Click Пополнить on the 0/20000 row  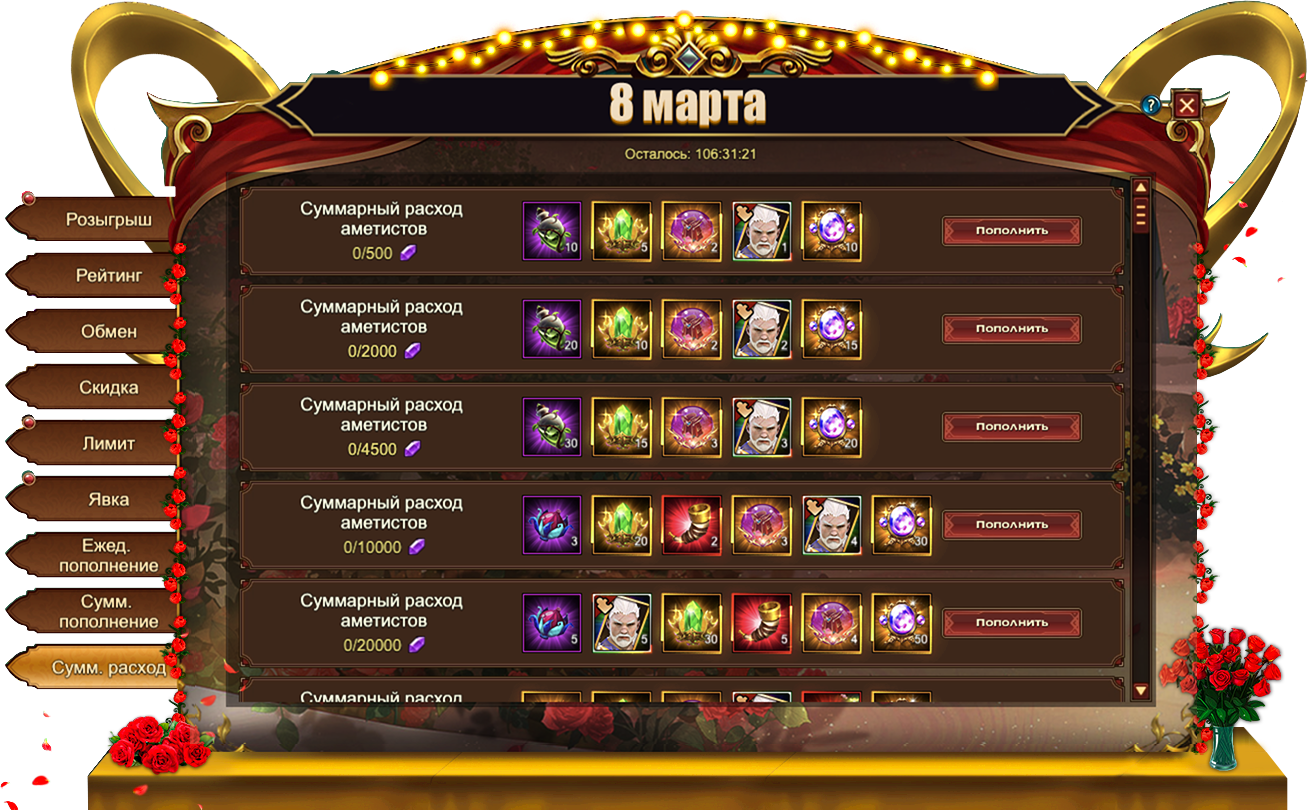pyautogui.click(x=1011, y=623)
